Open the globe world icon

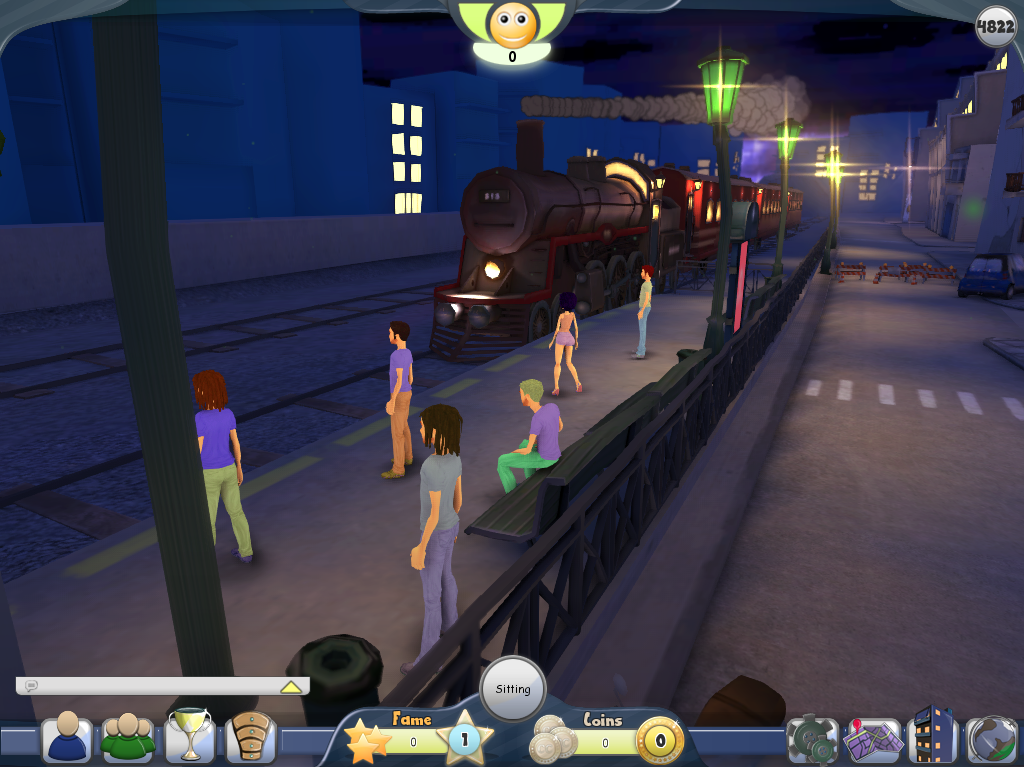pyautogui.click(x=991, y=740)
